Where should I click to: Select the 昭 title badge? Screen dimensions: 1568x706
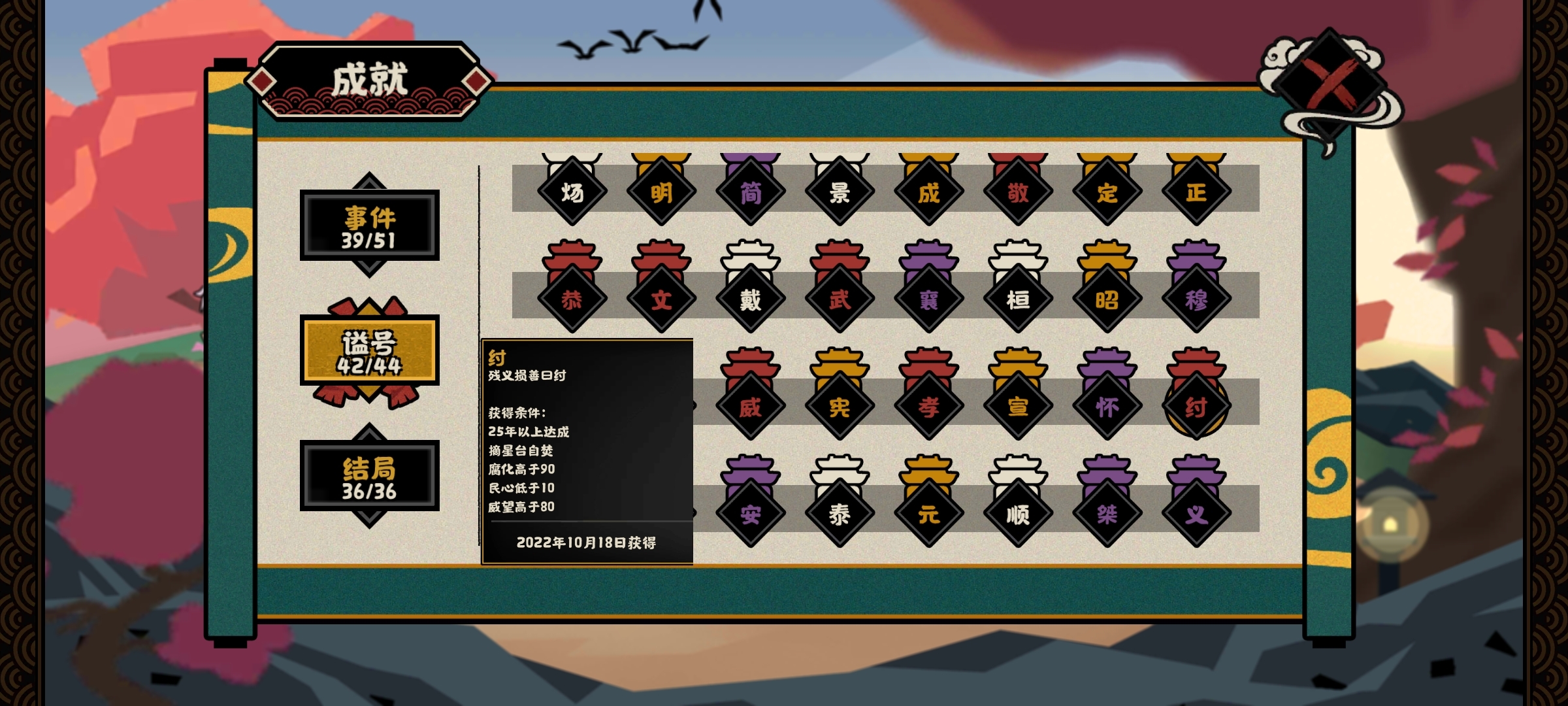tap(1107, 299)
